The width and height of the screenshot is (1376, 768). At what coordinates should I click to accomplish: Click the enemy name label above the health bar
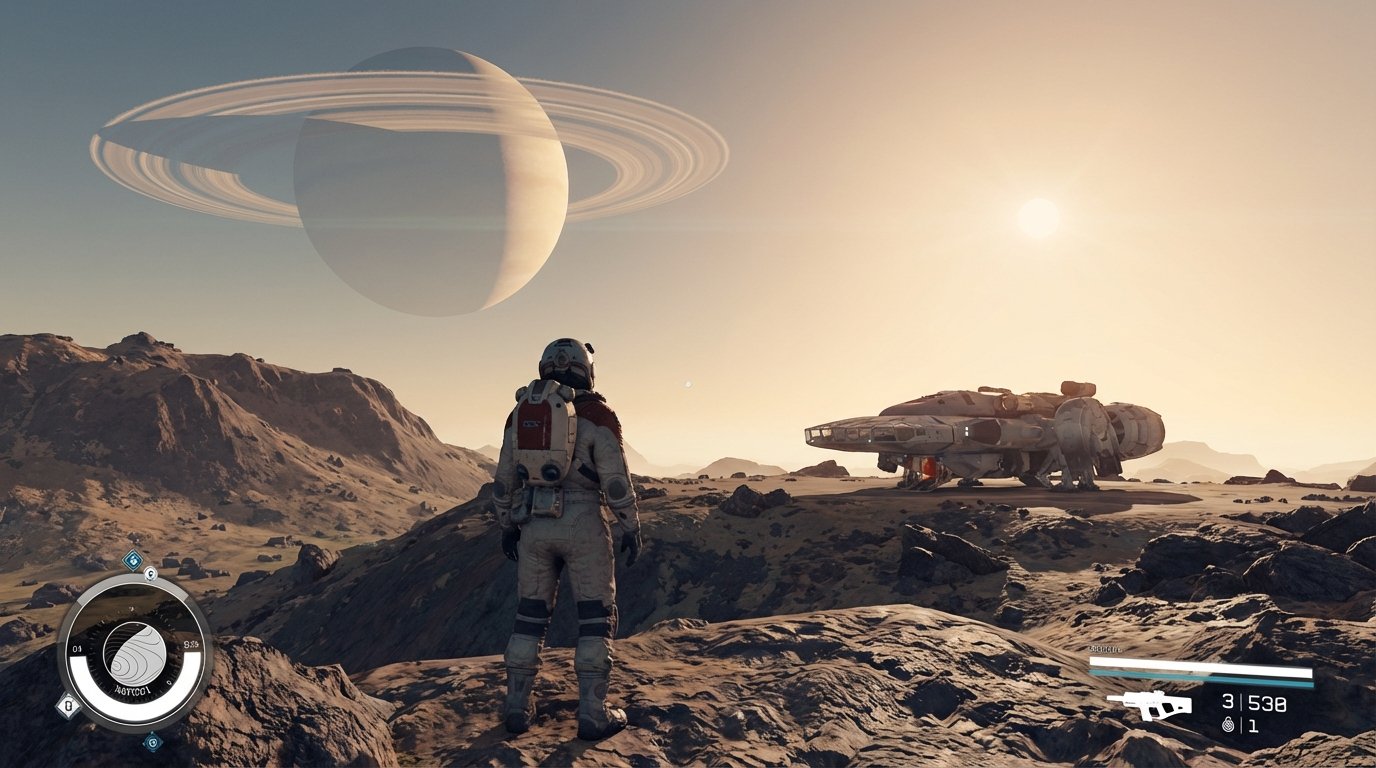pyautogui.click(x=1105, y=648)
